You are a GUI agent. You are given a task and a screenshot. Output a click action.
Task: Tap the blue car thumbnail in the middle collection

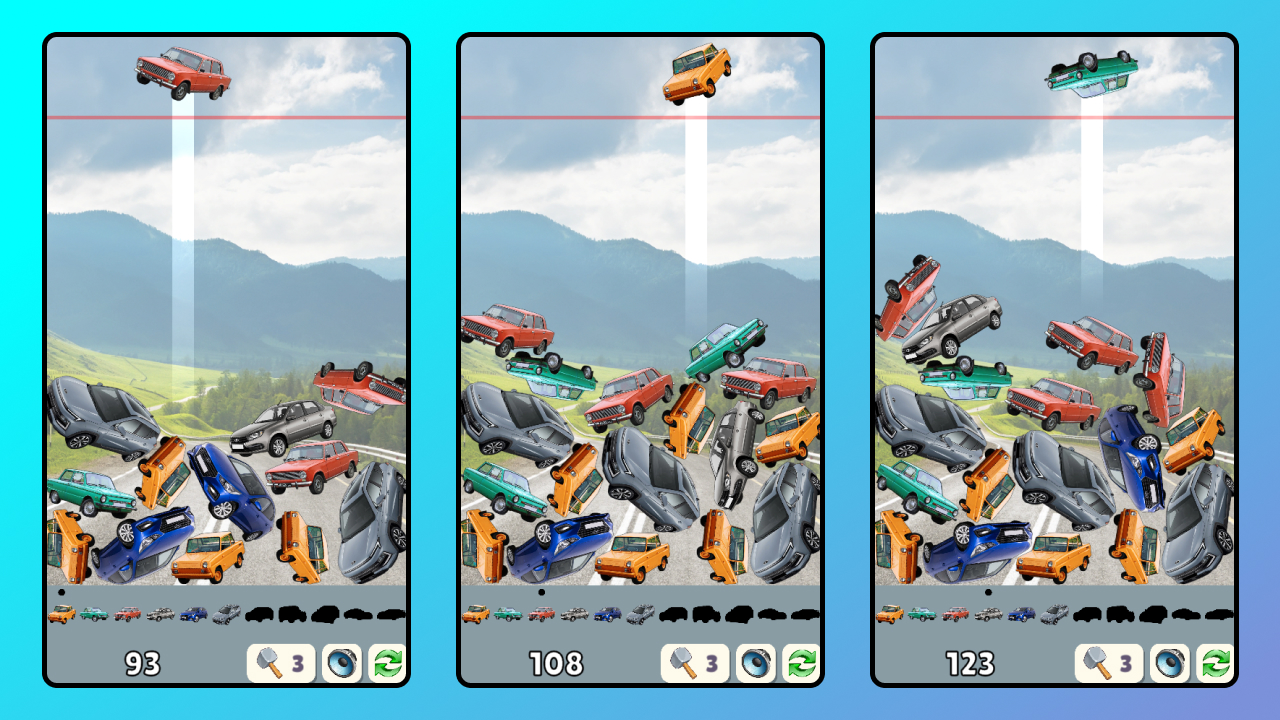tap(608, 615)
